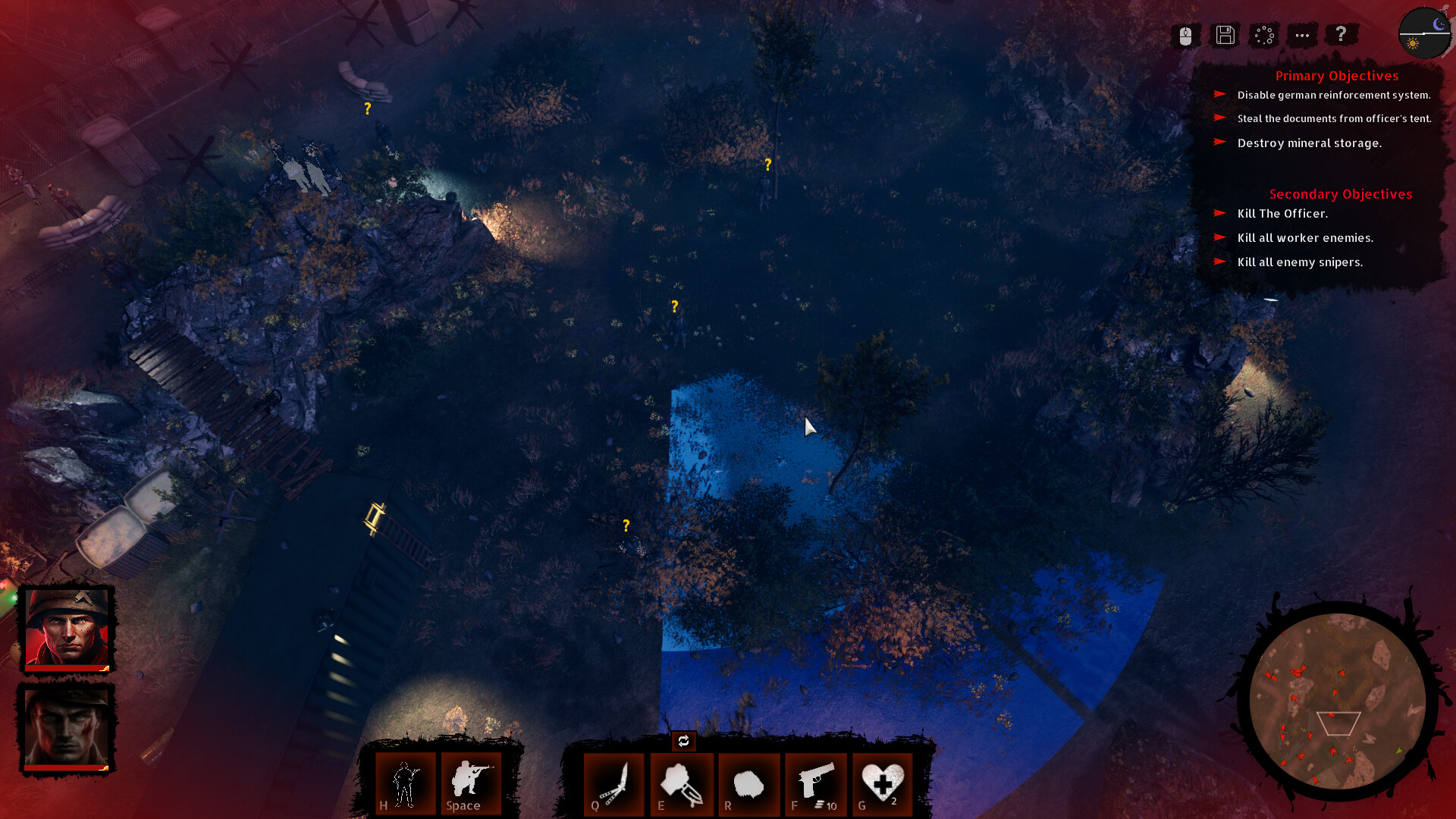Toggle crouch stance with the Space icon
This screenshot has height=819, width=1456.
(469, 785)
